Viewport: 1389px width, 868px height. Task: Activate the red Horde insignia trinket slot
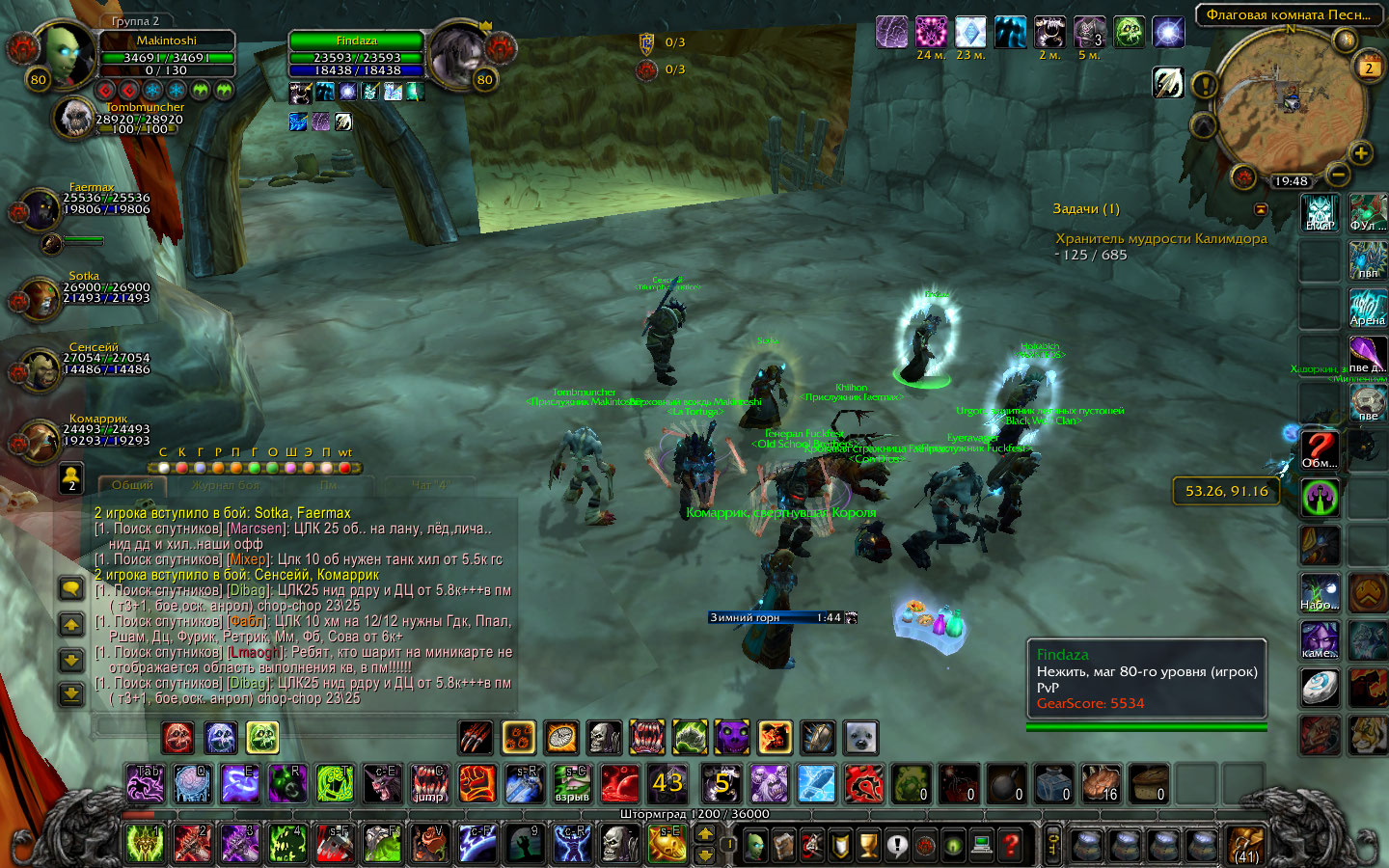(864, 783)
